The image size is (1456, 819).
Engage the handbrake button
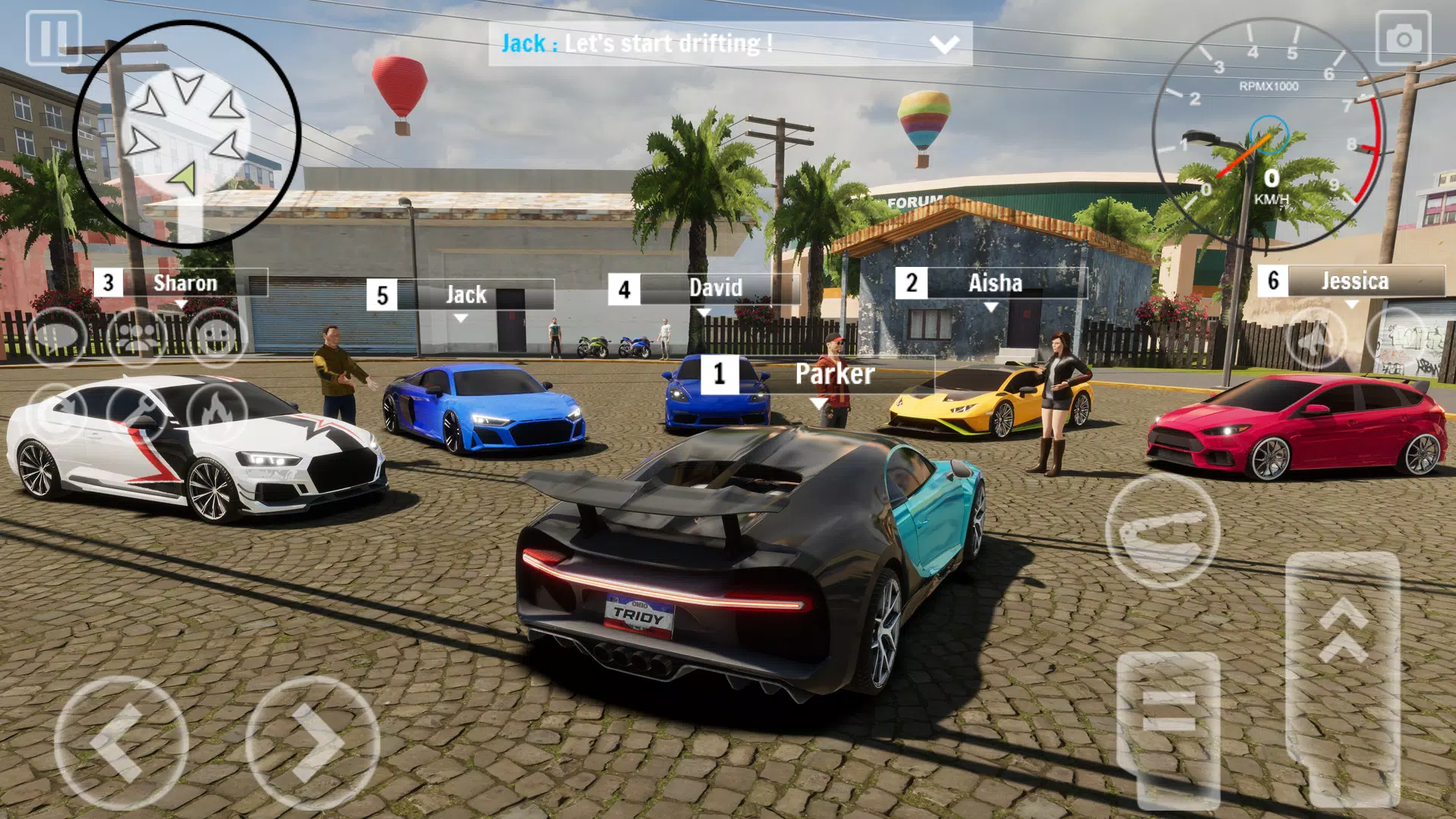[1163, 531]
